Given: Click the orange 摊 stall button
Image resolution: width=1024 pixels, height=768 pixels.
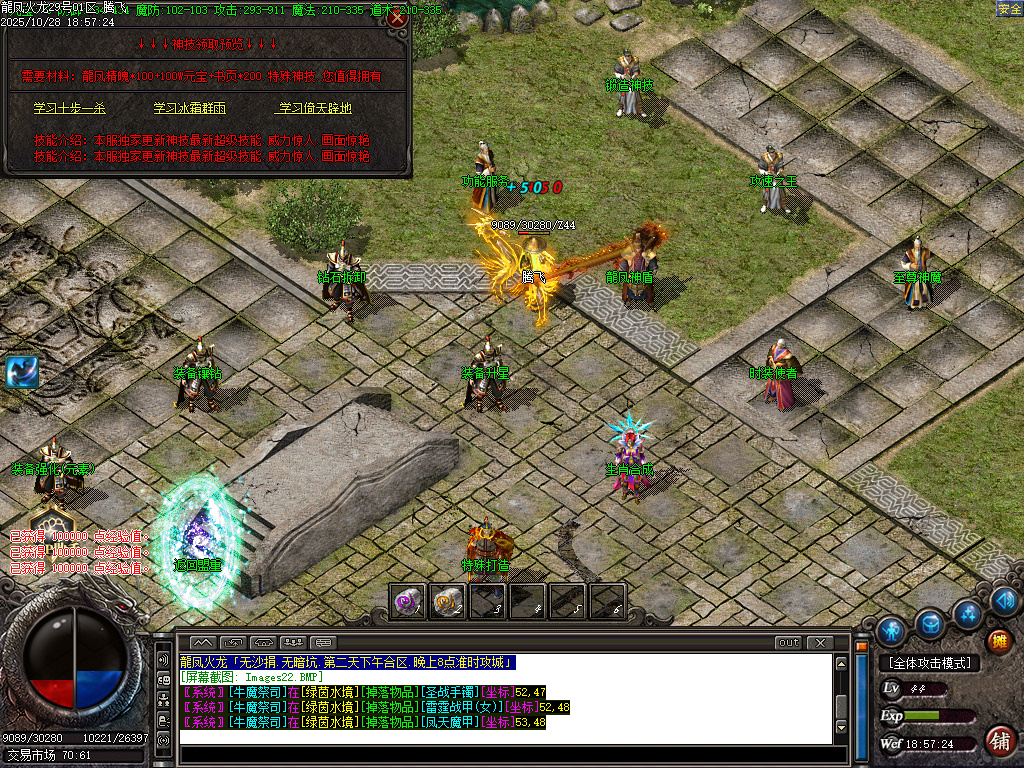Looking at the screenshot, I should (x=998, y=641).
